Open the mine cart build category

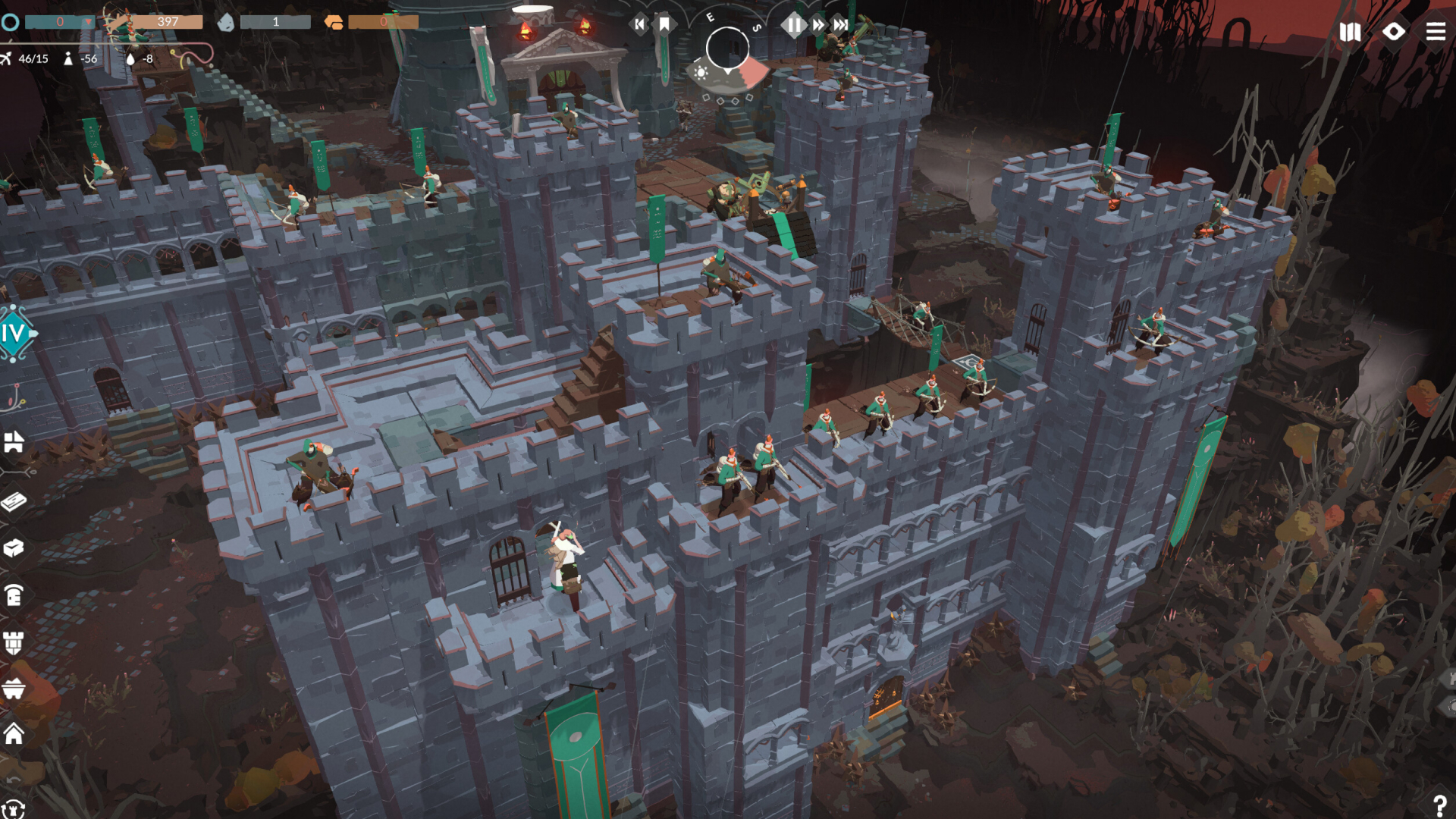coord(14,689)
